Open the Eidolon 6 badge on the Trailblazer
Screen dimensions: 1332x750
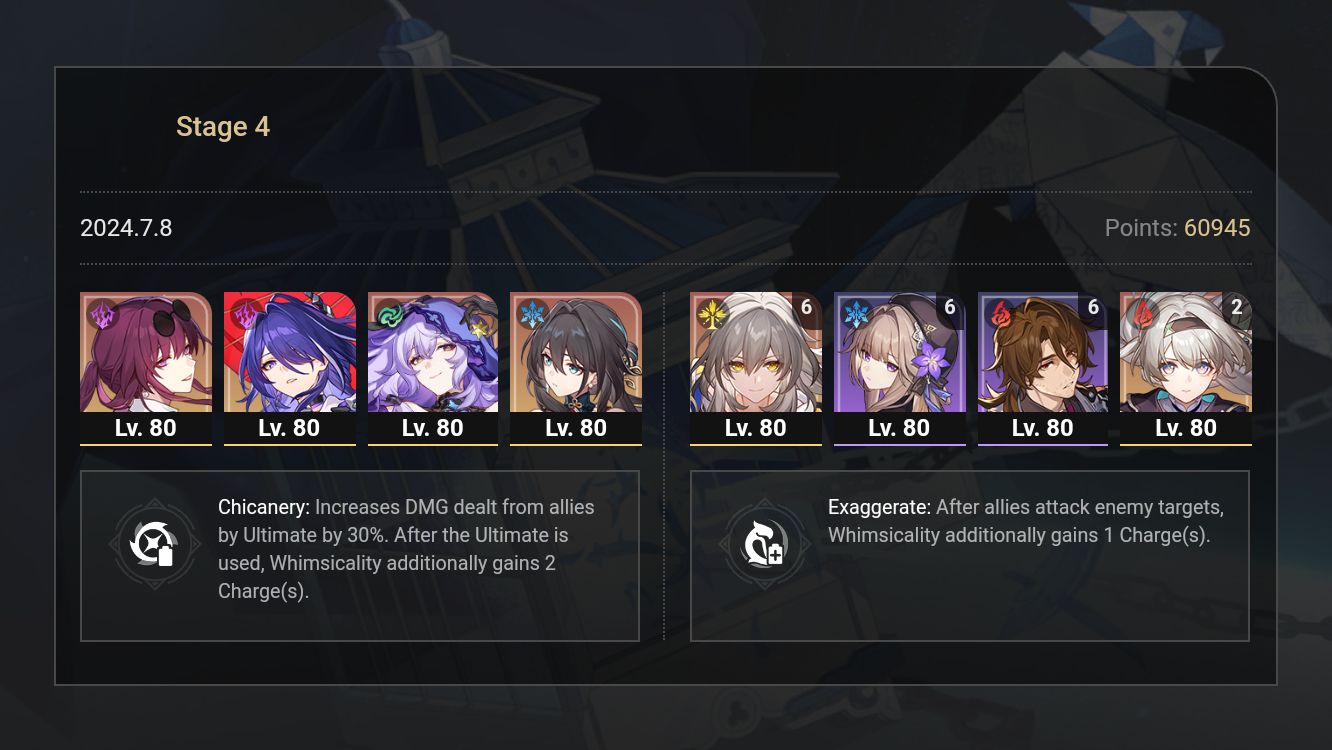click(x=806, y=308)
